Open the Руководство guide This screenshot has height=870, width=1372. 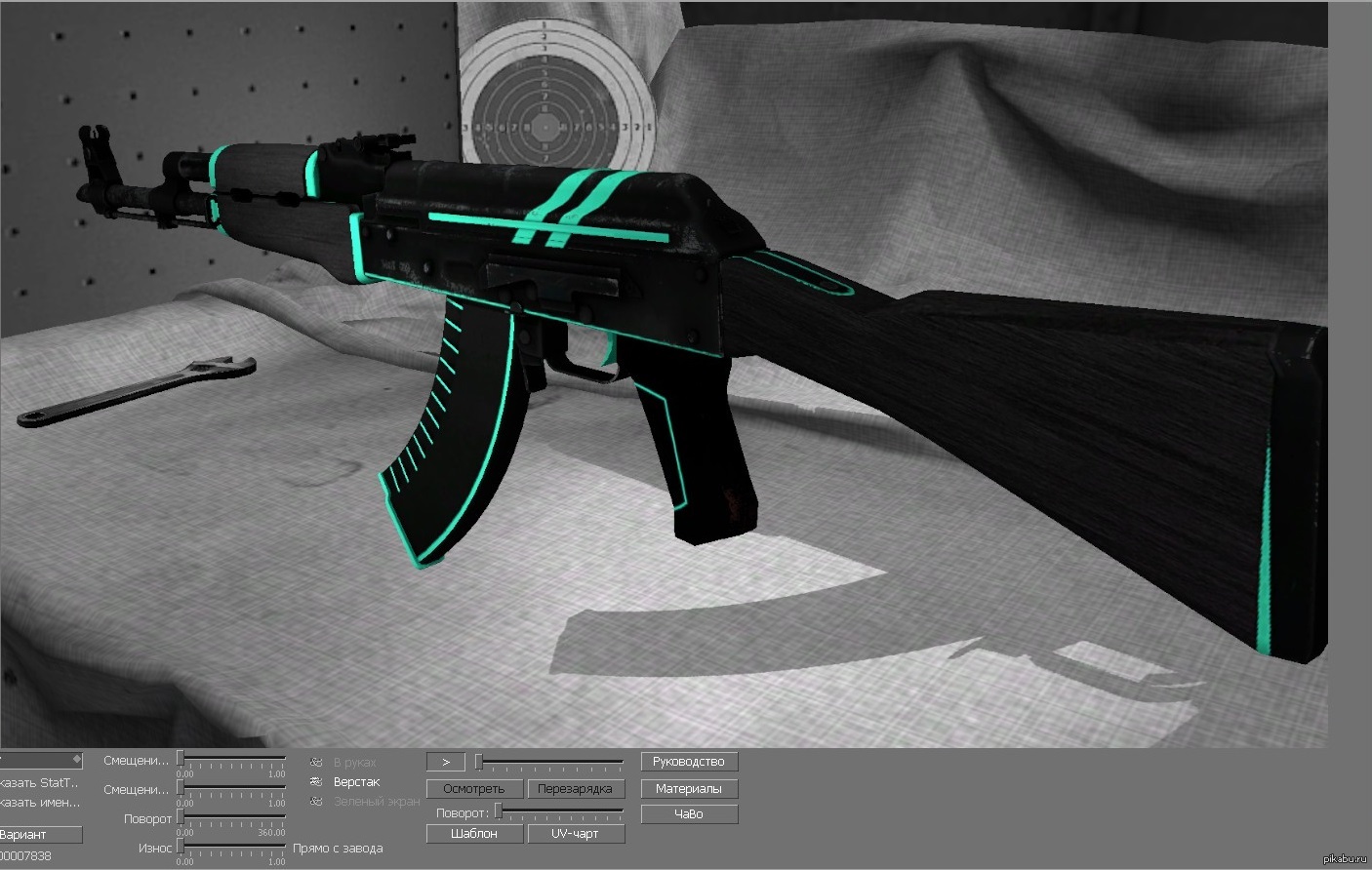point(689,762)
